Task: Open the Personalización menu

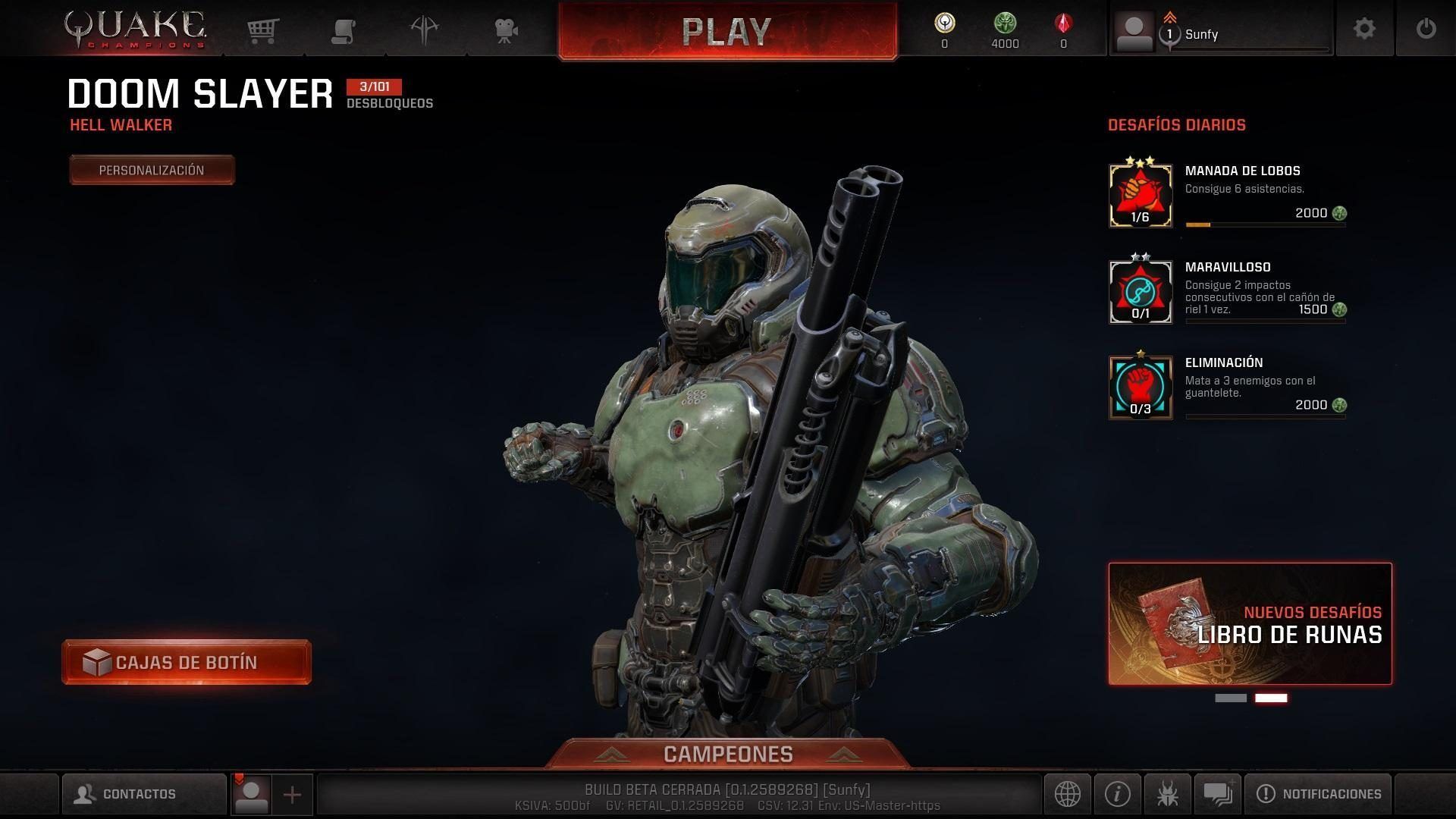Action: pos(152,170)
